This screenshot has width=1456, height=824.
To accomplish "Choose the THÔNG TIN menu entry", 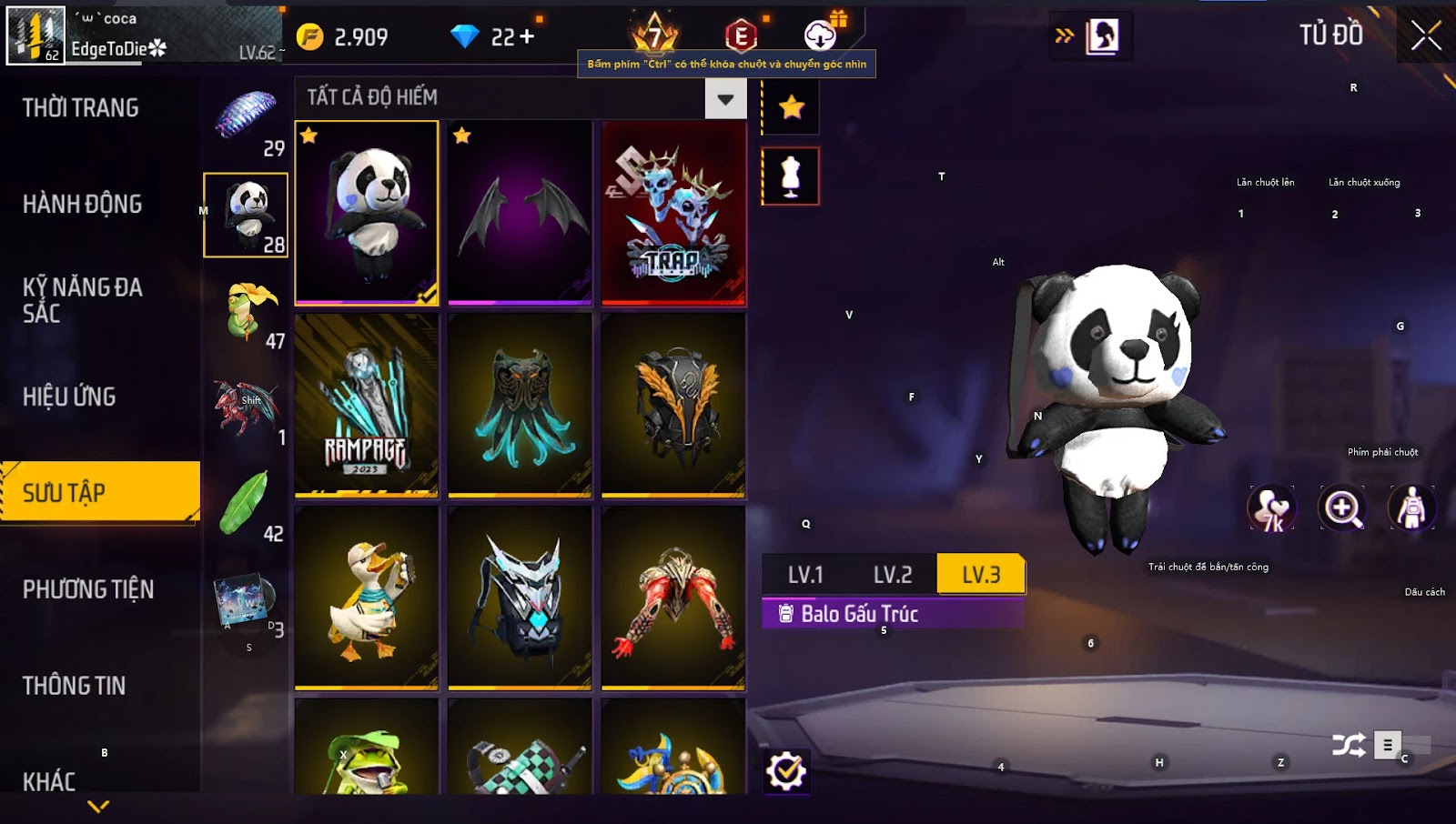I will click(x=75, y=686).
